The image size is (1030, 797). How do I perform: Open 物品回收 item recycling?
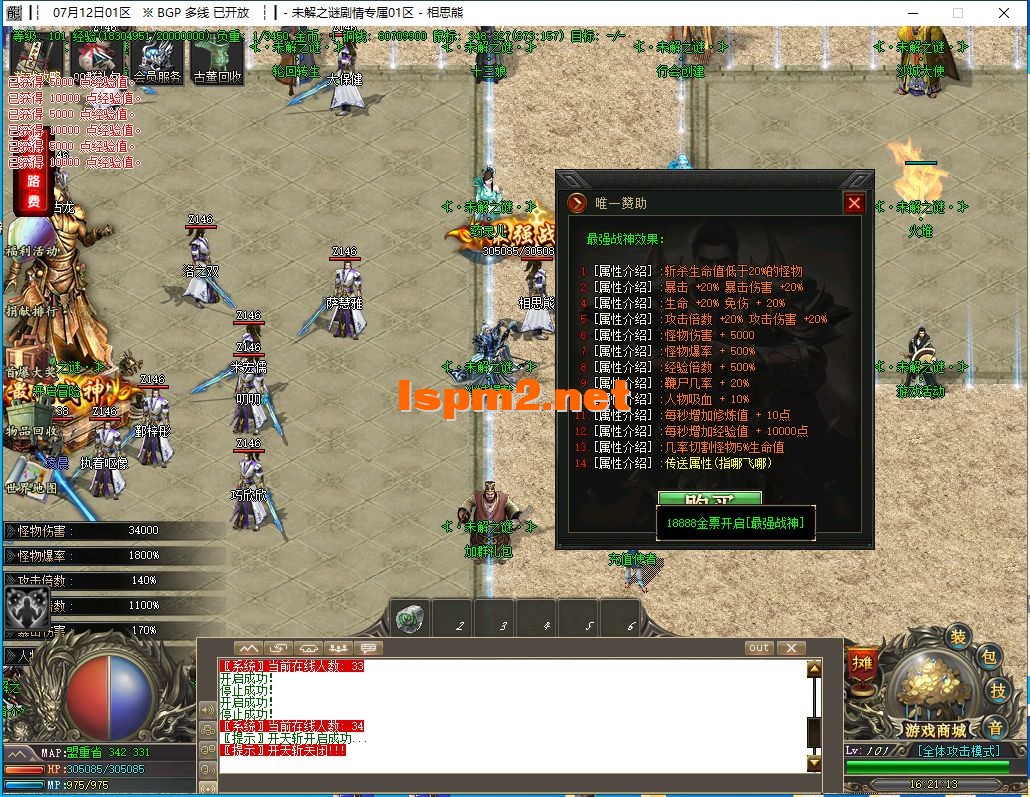(32, 431)
